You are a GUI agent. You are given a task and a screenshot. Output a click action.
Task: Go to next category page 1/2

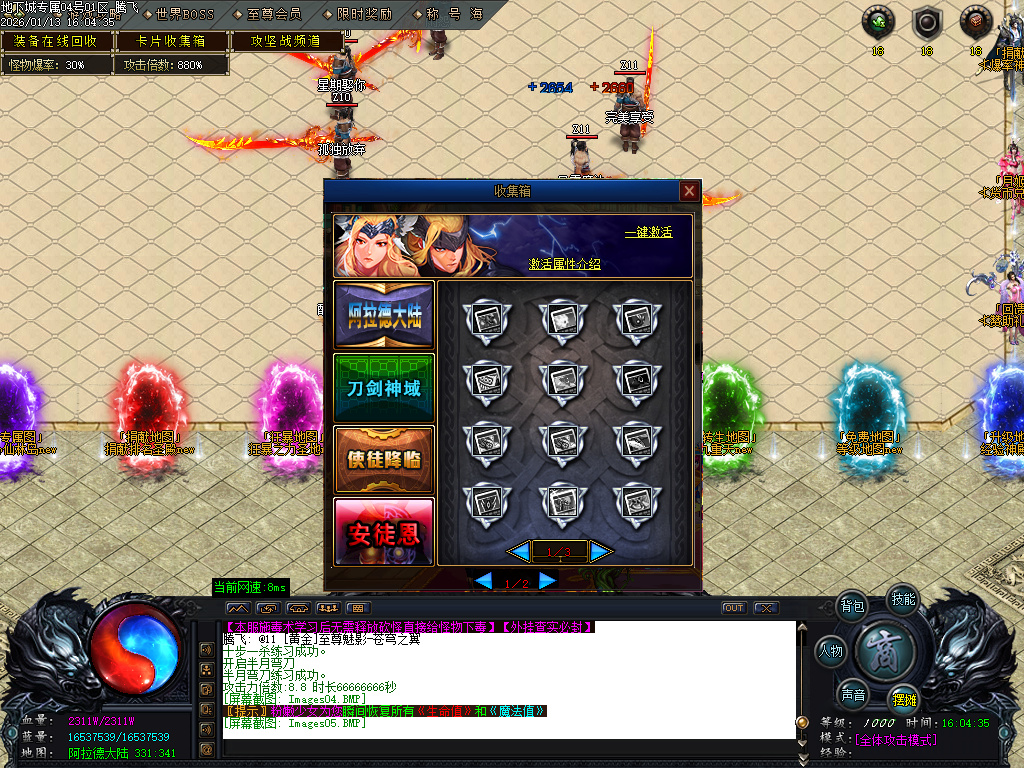(547, 581)
